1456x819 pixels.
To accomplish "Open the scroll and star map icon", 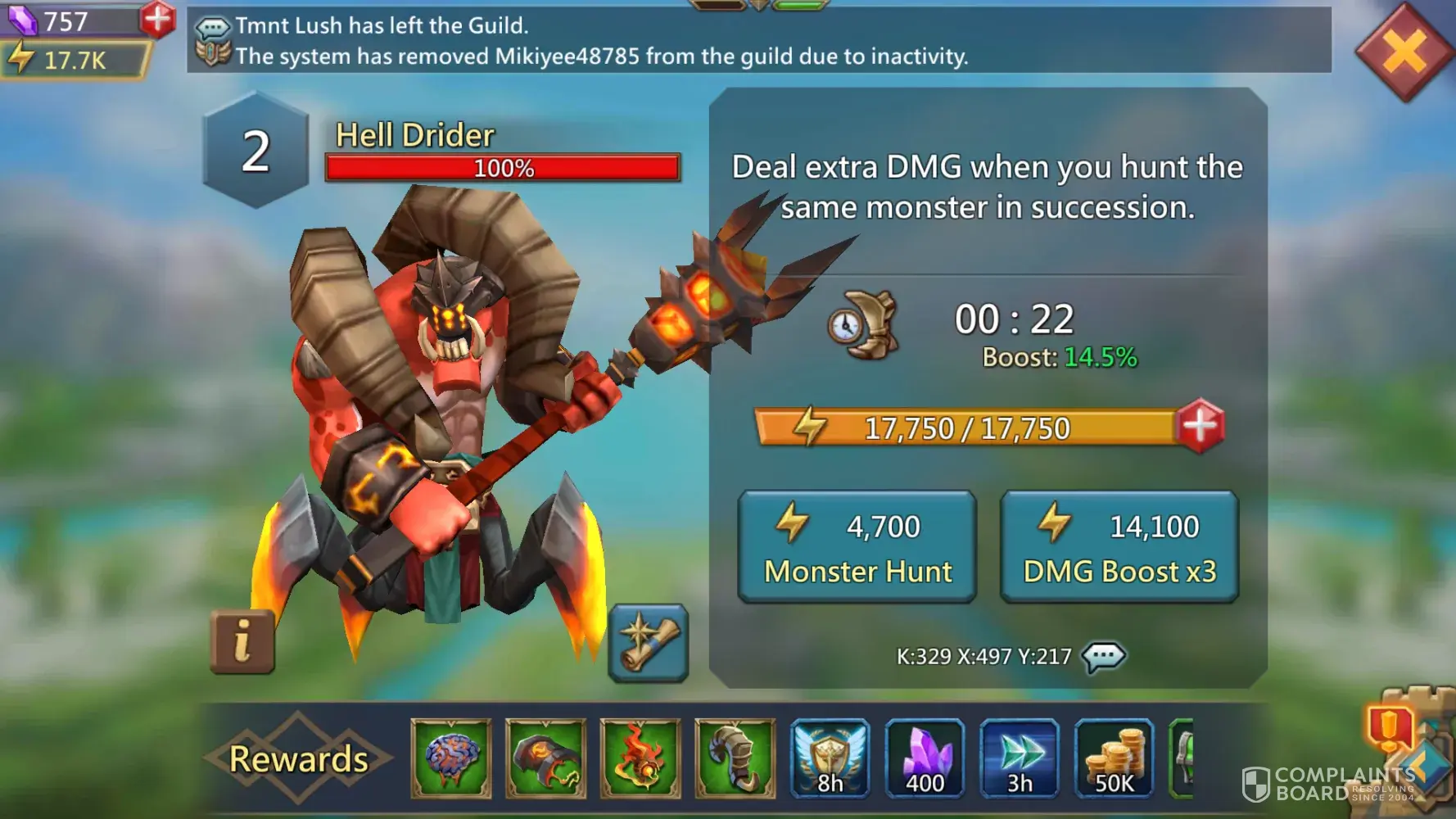I will 648,644.
